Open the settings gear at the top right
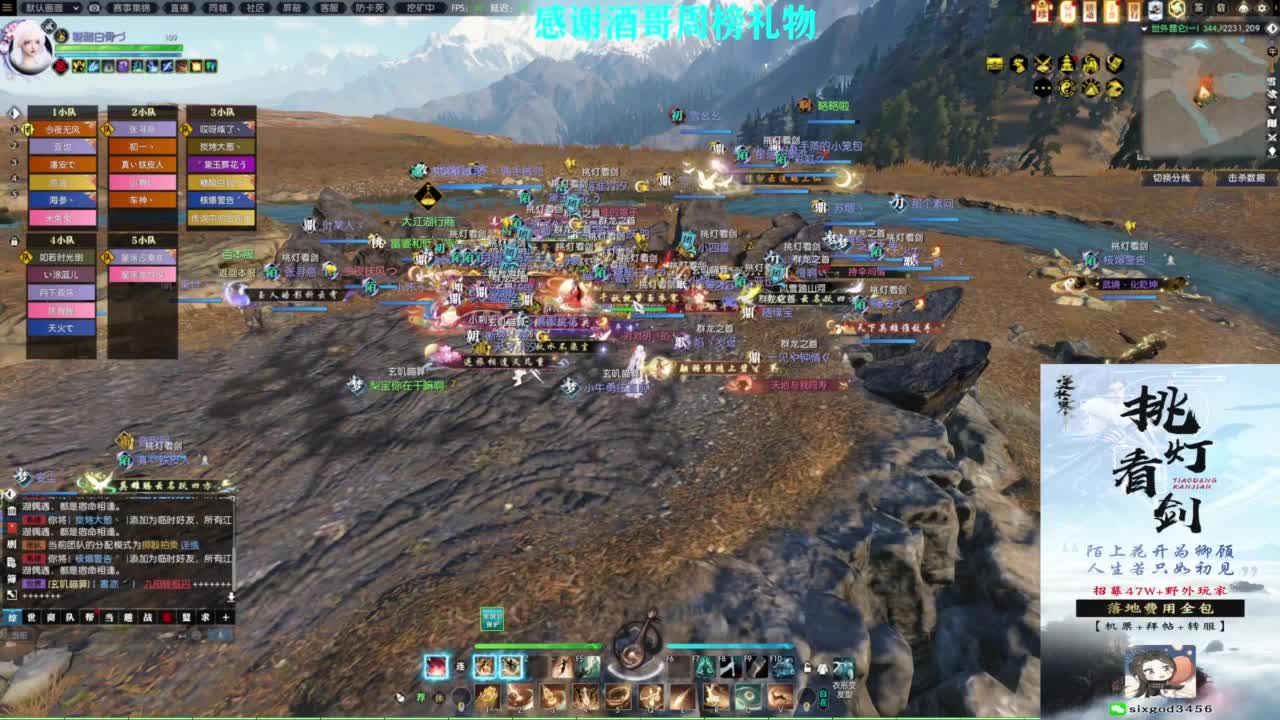Viewport: 1280px width, 720px height. point(1262,9)
